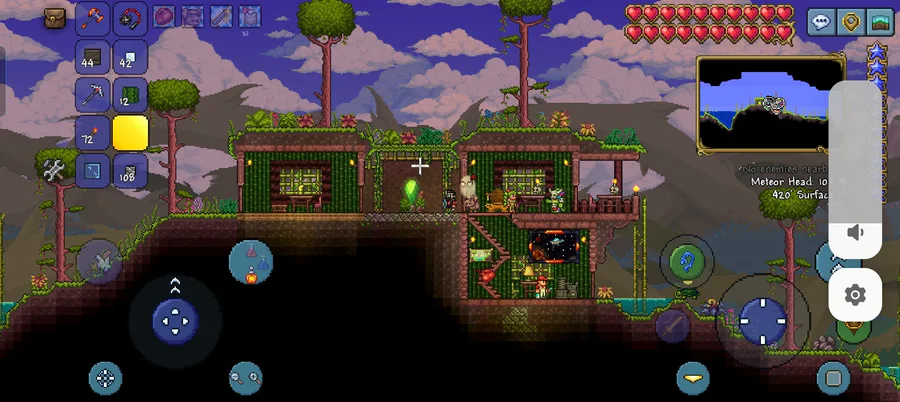Open the world map landscape button

point(880,23)
